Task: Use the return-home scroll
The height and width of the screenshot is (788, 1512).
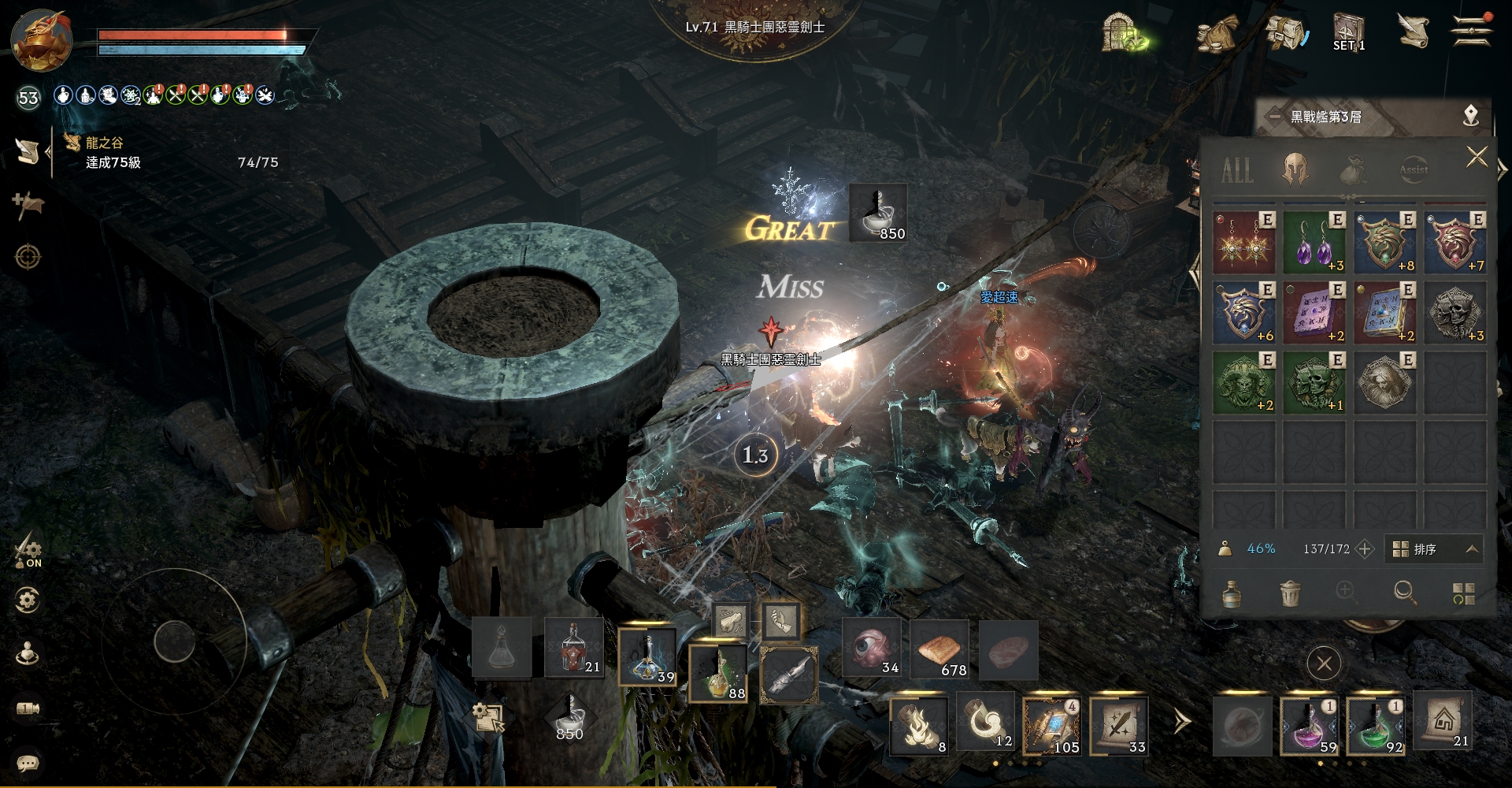Action: tap(1443, 721)
